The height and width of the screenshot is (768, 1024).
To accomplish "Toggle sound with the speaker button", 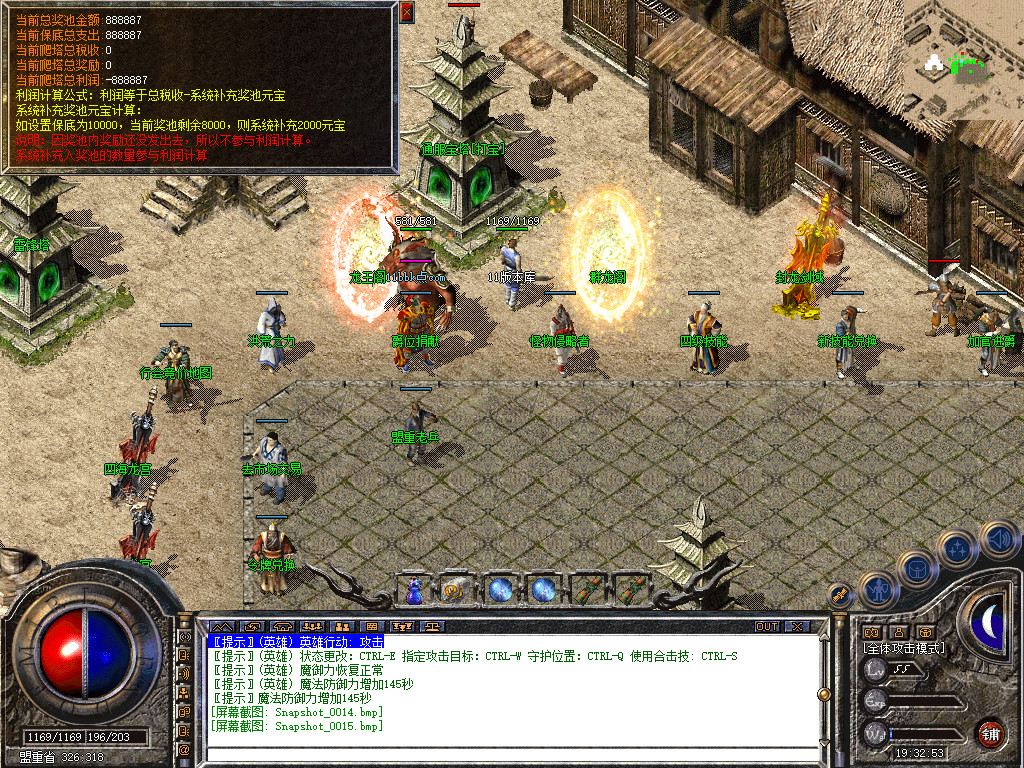I will [998, 539].
